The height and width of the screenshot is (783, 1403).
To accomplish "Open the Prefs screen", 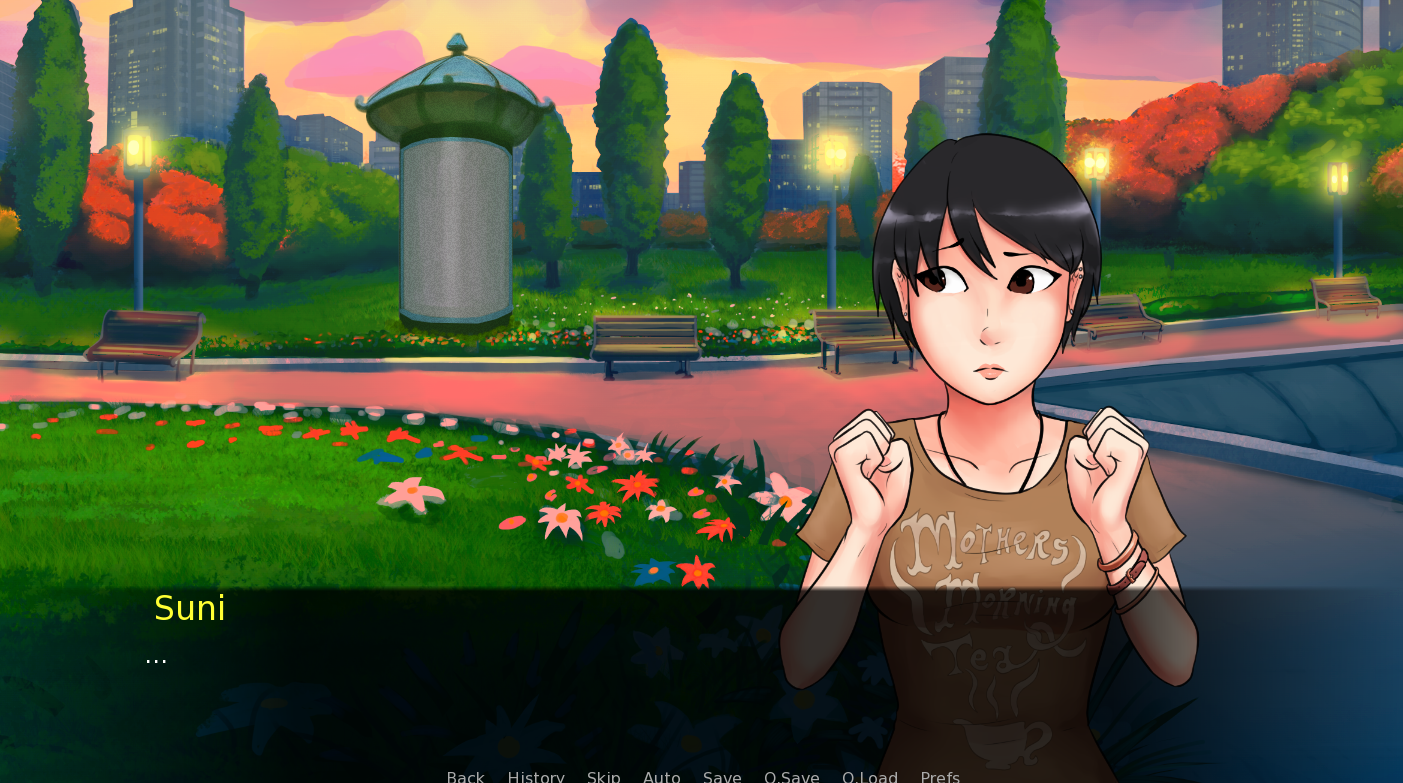I will [940, 777].
